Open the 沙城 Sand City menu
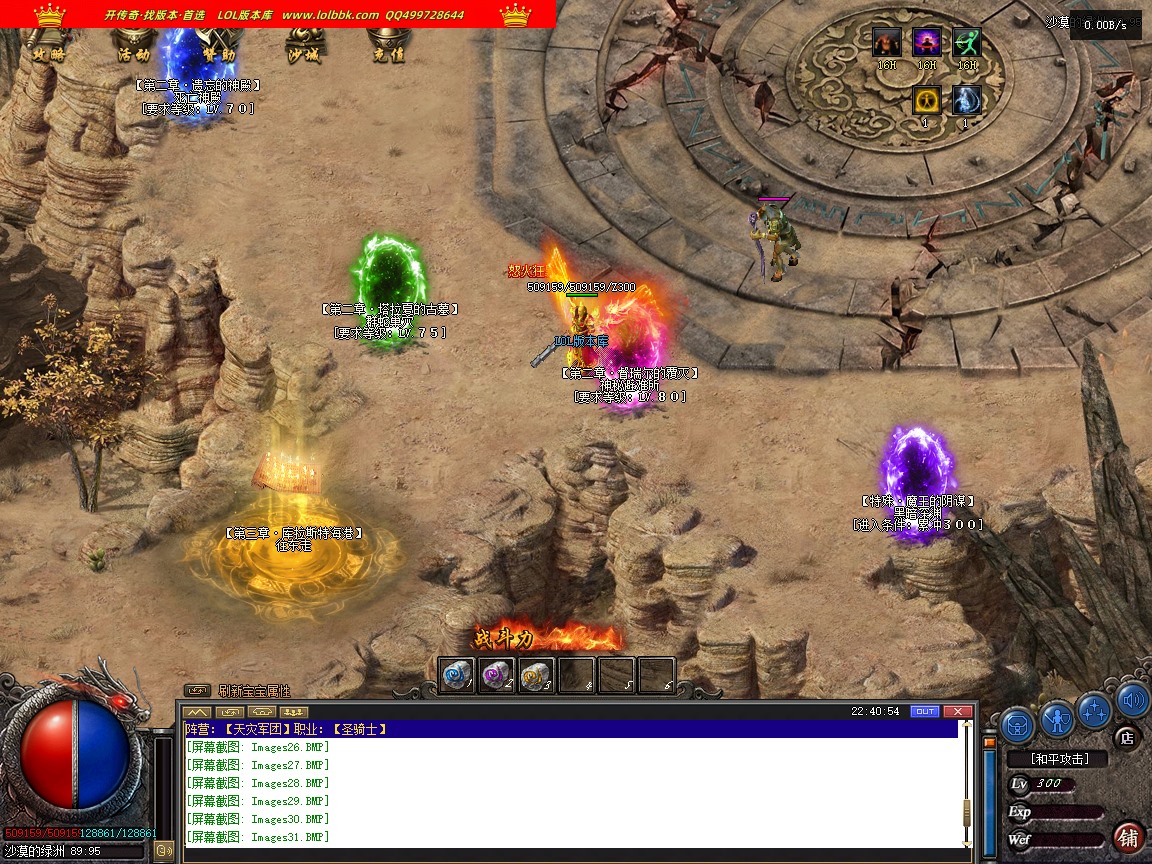Image resolution: width=1152 pixels, height=864 pixels. point(303,54)
